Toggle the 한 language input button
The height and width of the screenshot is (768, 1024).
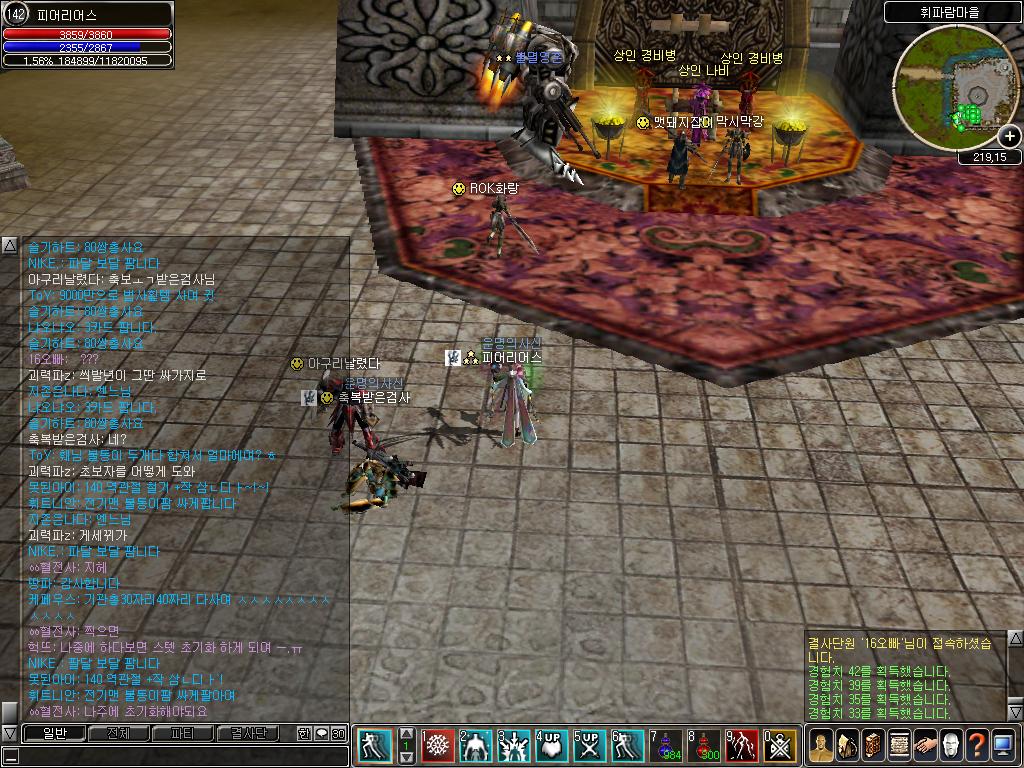[x=304, y=733]
